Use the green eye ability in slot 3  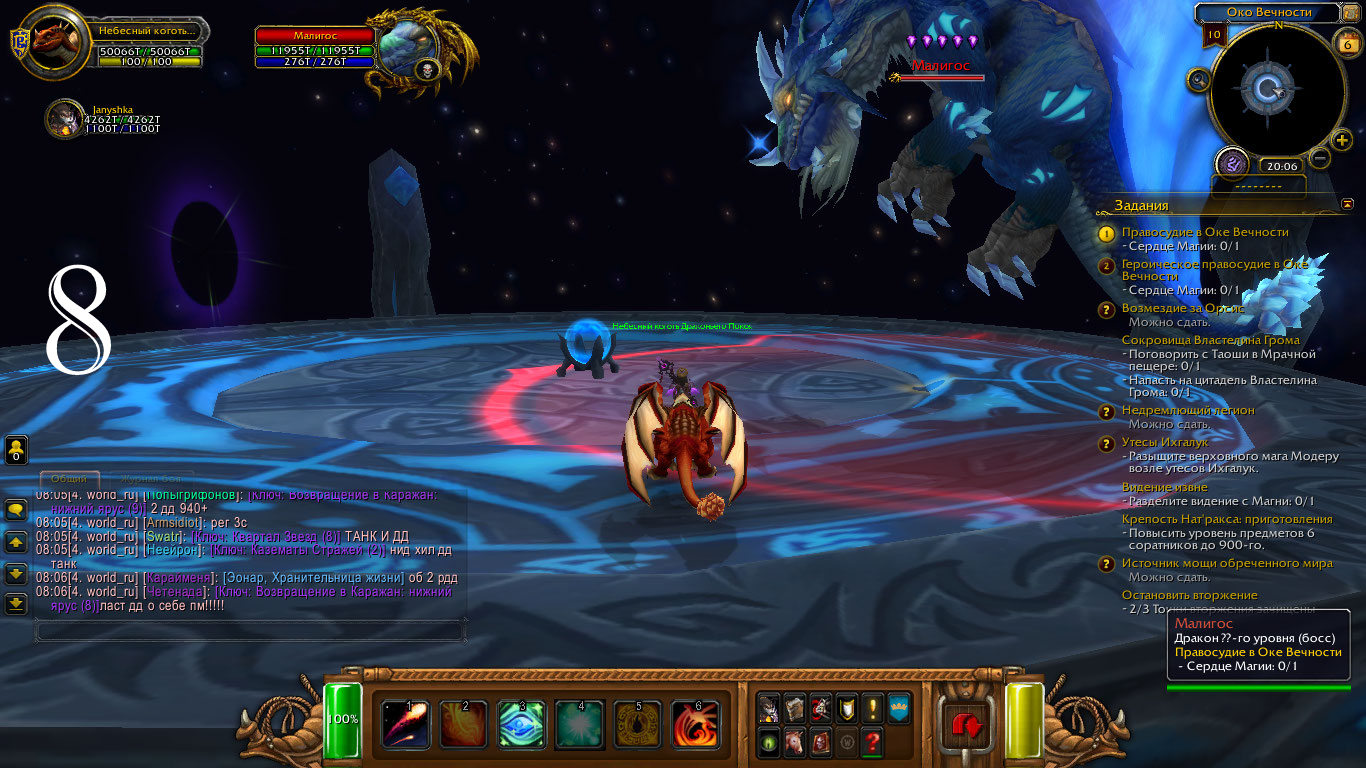[521, 724]
